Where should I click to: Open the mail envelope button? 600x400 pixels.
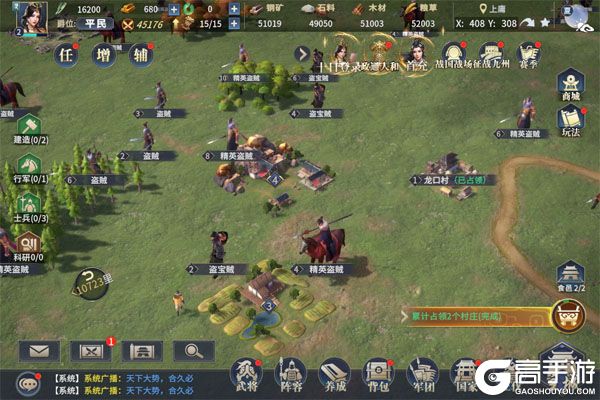click(x=38, y=351)
